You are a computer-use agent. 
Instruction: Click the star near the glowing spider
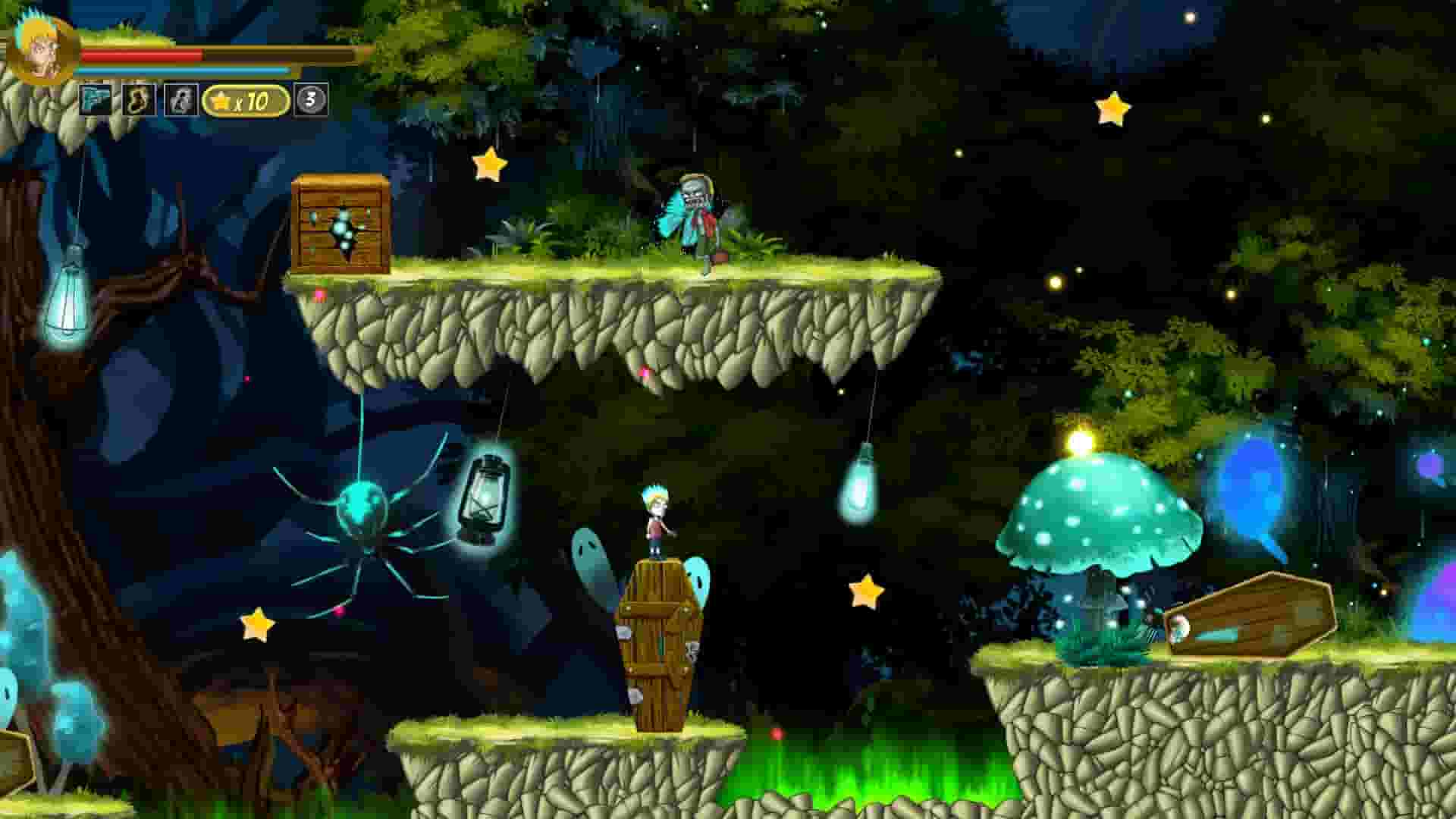point(258,626)
